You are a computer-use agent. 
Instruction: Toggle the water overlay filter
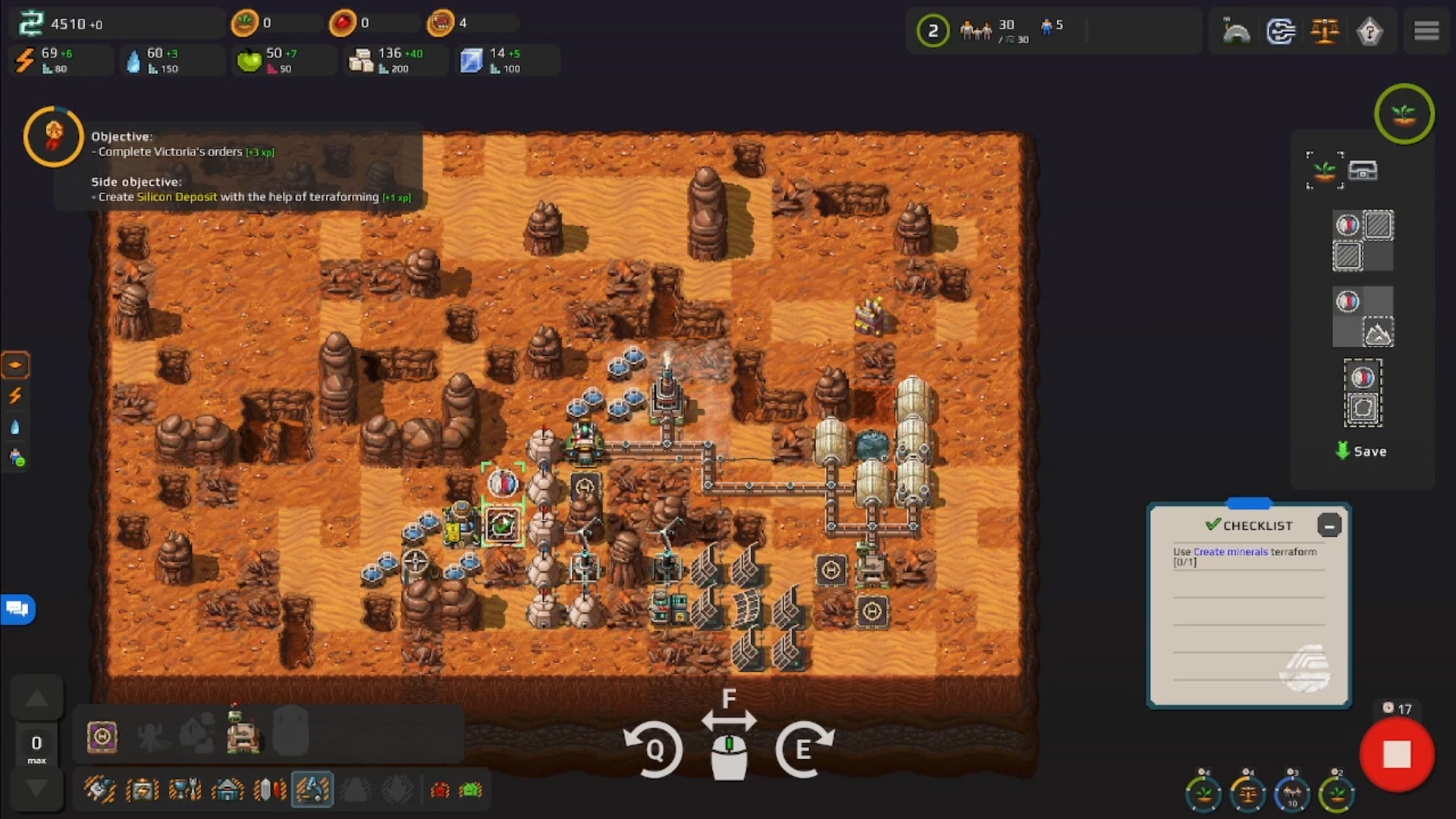point(15,427)
